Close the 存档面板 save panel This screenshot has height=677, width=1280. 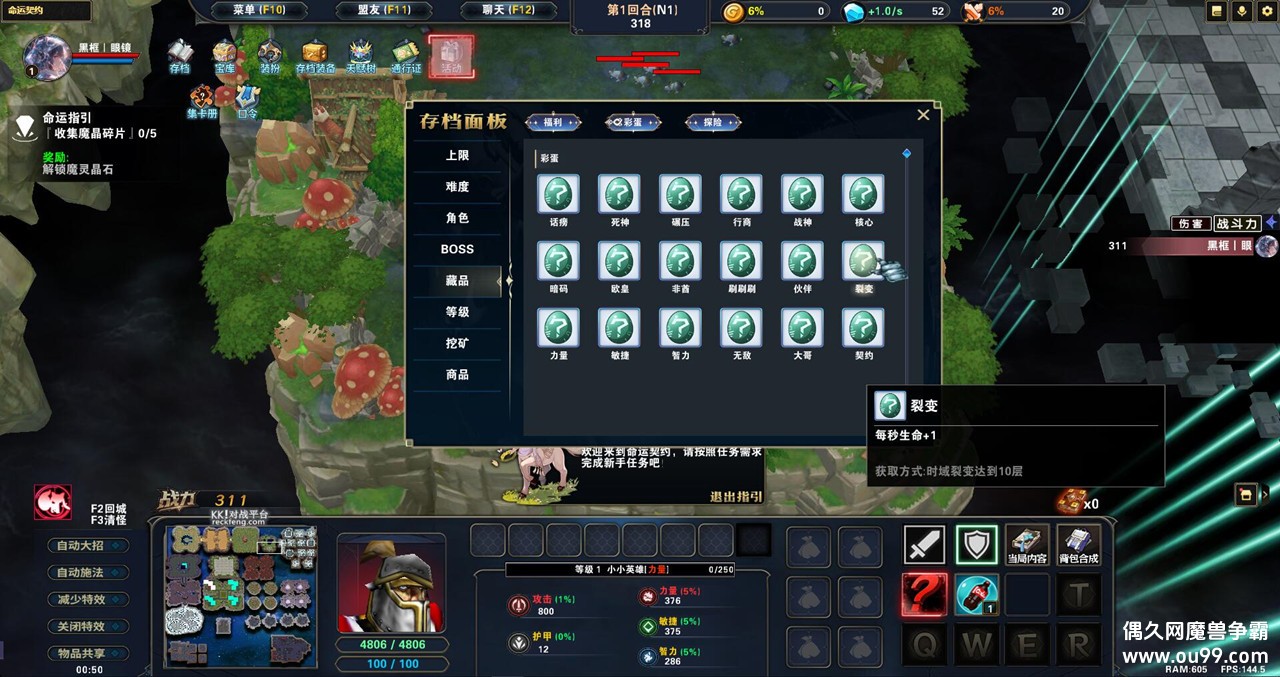923,115
